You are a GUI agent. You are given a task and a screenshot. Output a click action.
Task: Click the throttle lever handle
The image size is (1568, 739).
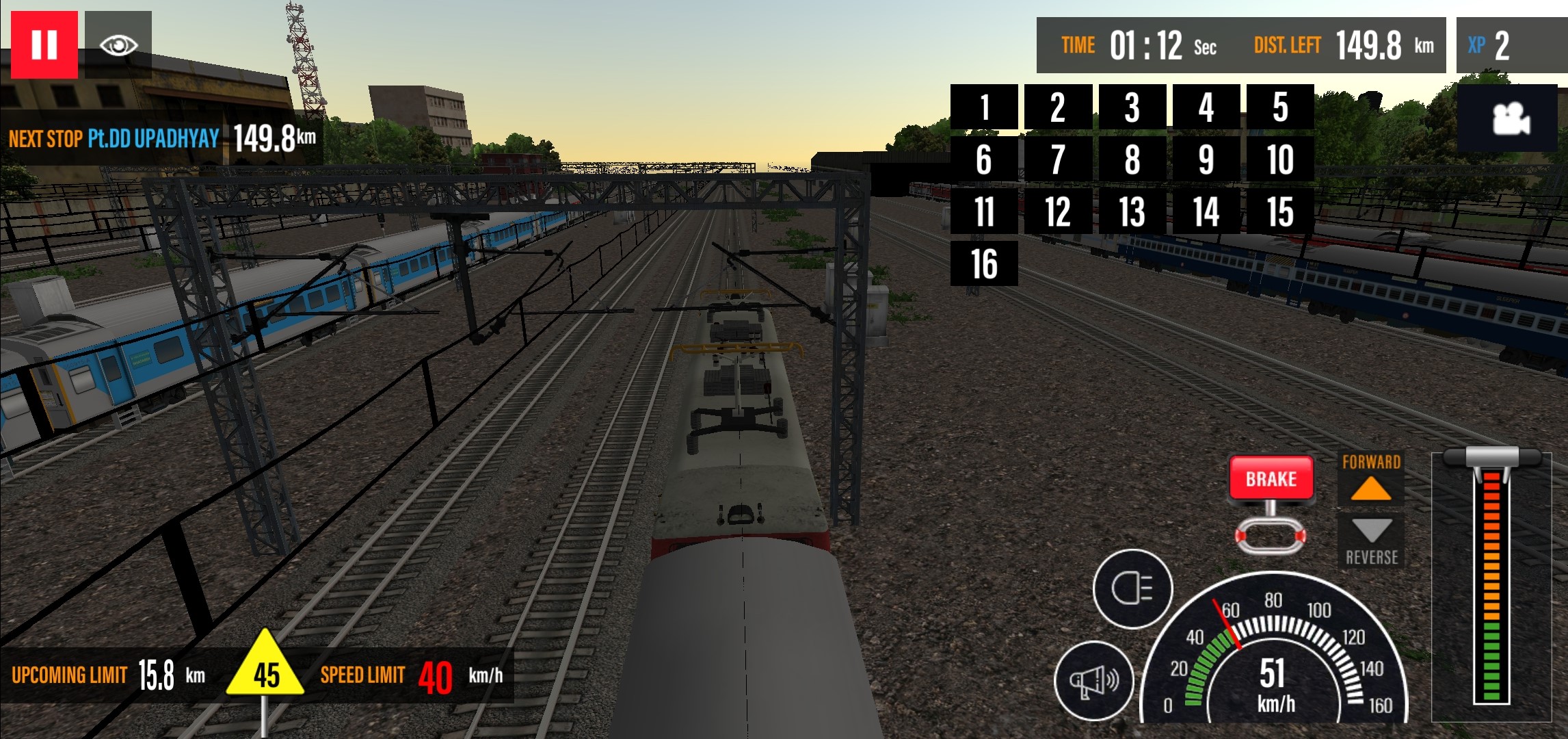click(x=1491, y=457)
